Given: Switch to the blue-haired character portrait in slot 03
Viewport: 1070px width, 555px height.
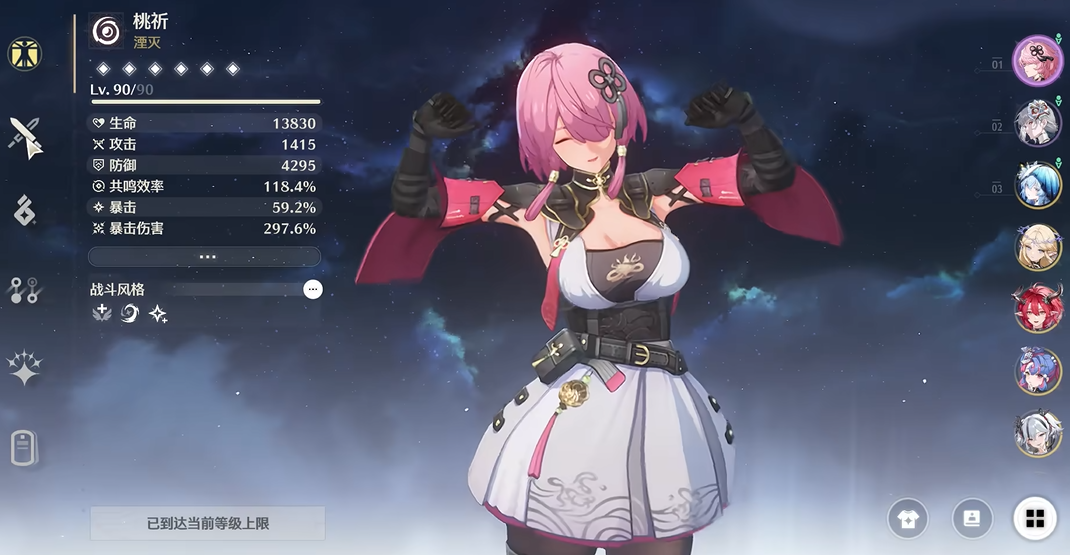Looking at the screenshot, I should 1037,185.
